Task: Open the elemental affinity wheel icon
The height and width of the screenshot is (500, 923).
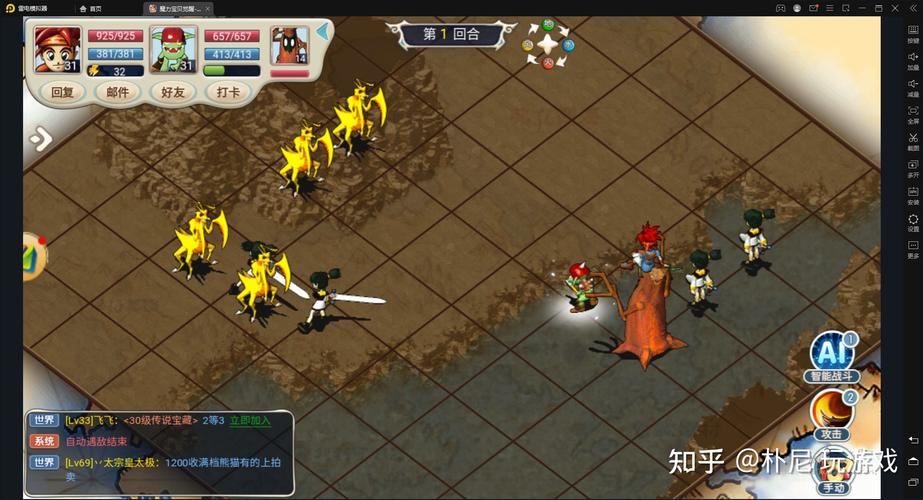Action: 548,43
